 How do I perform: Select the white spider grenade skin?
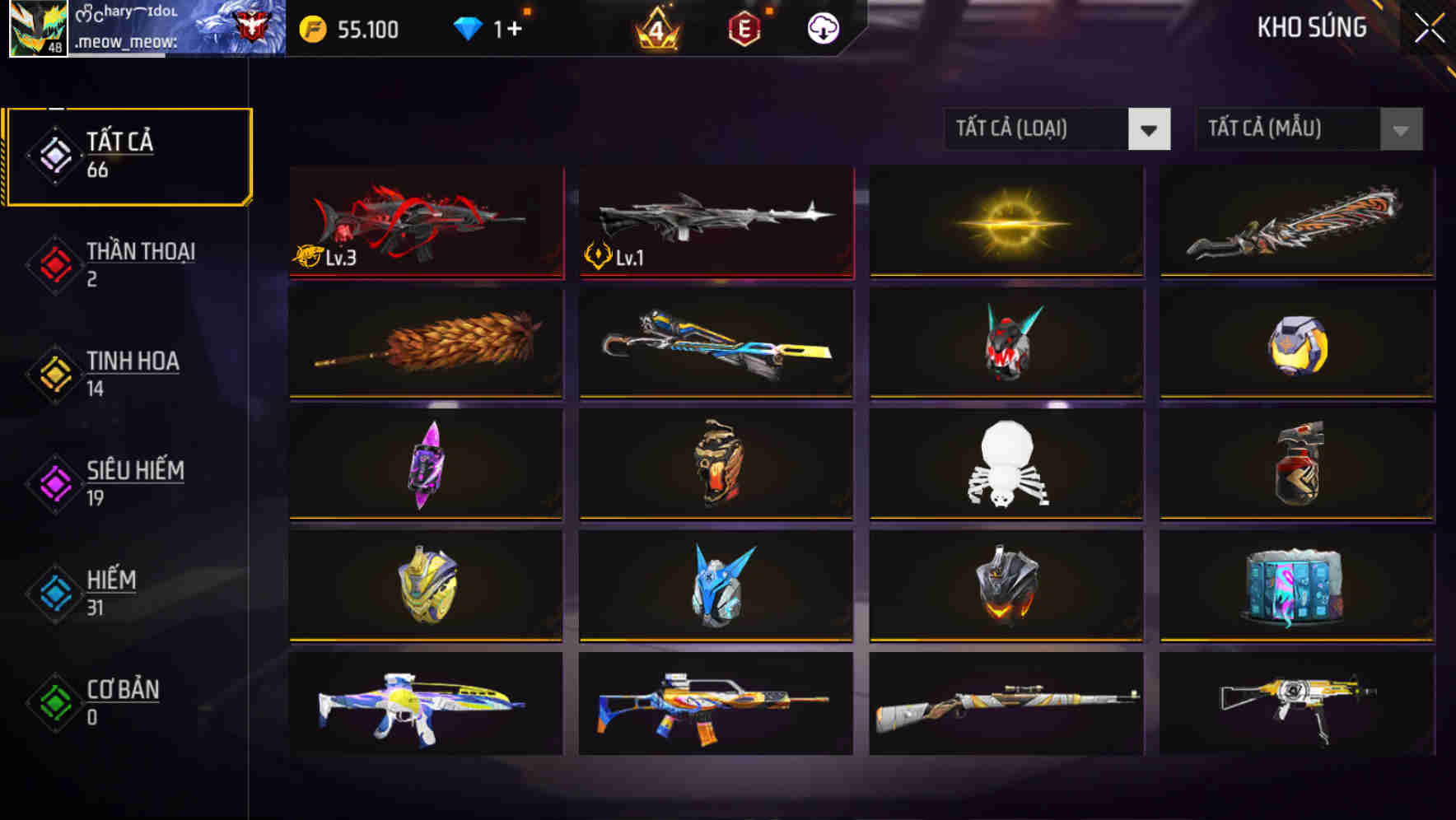pos(1006,465)
